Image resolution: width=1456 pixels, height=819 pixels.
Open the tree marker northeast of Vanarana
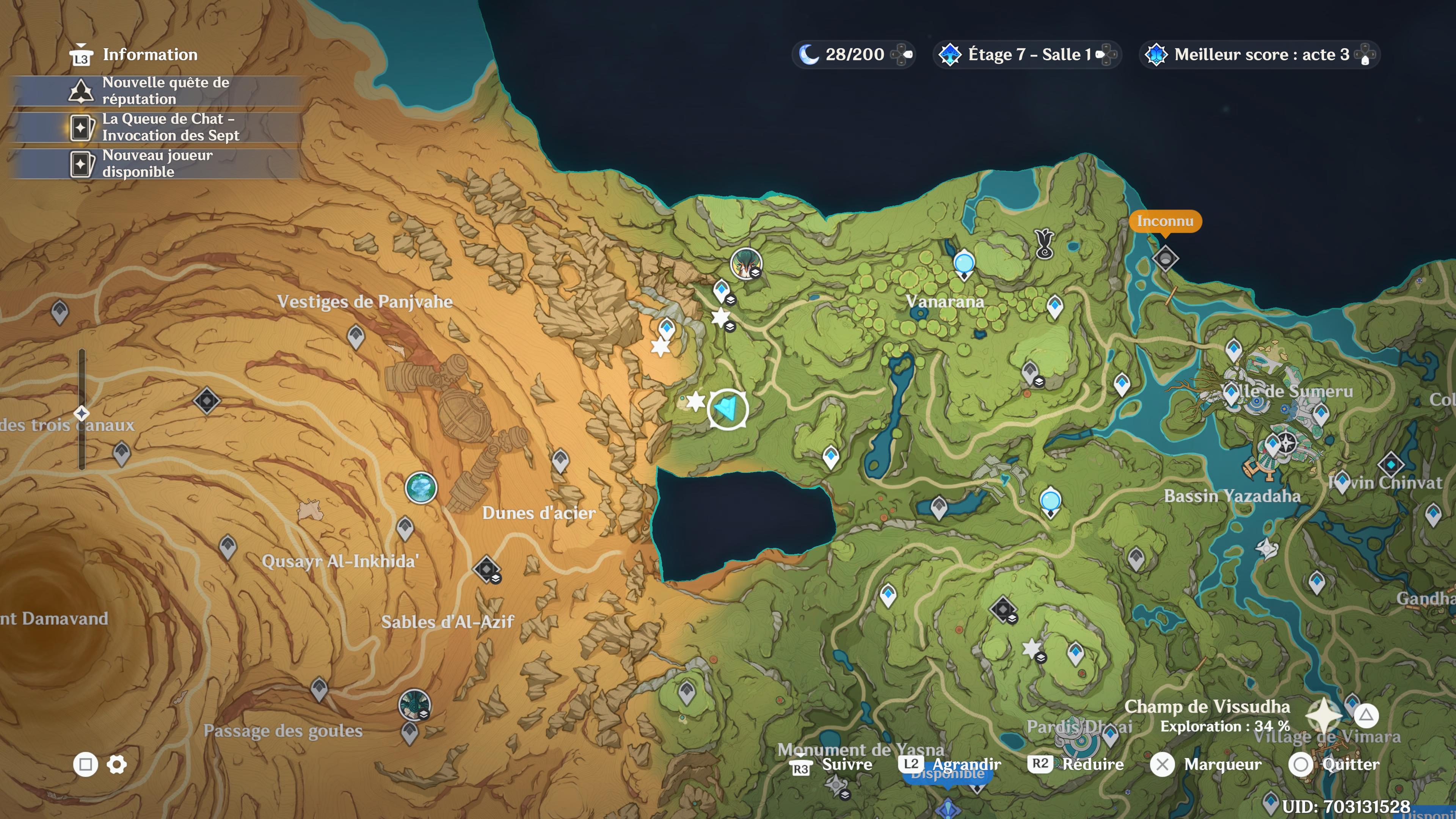(1045, 243)
